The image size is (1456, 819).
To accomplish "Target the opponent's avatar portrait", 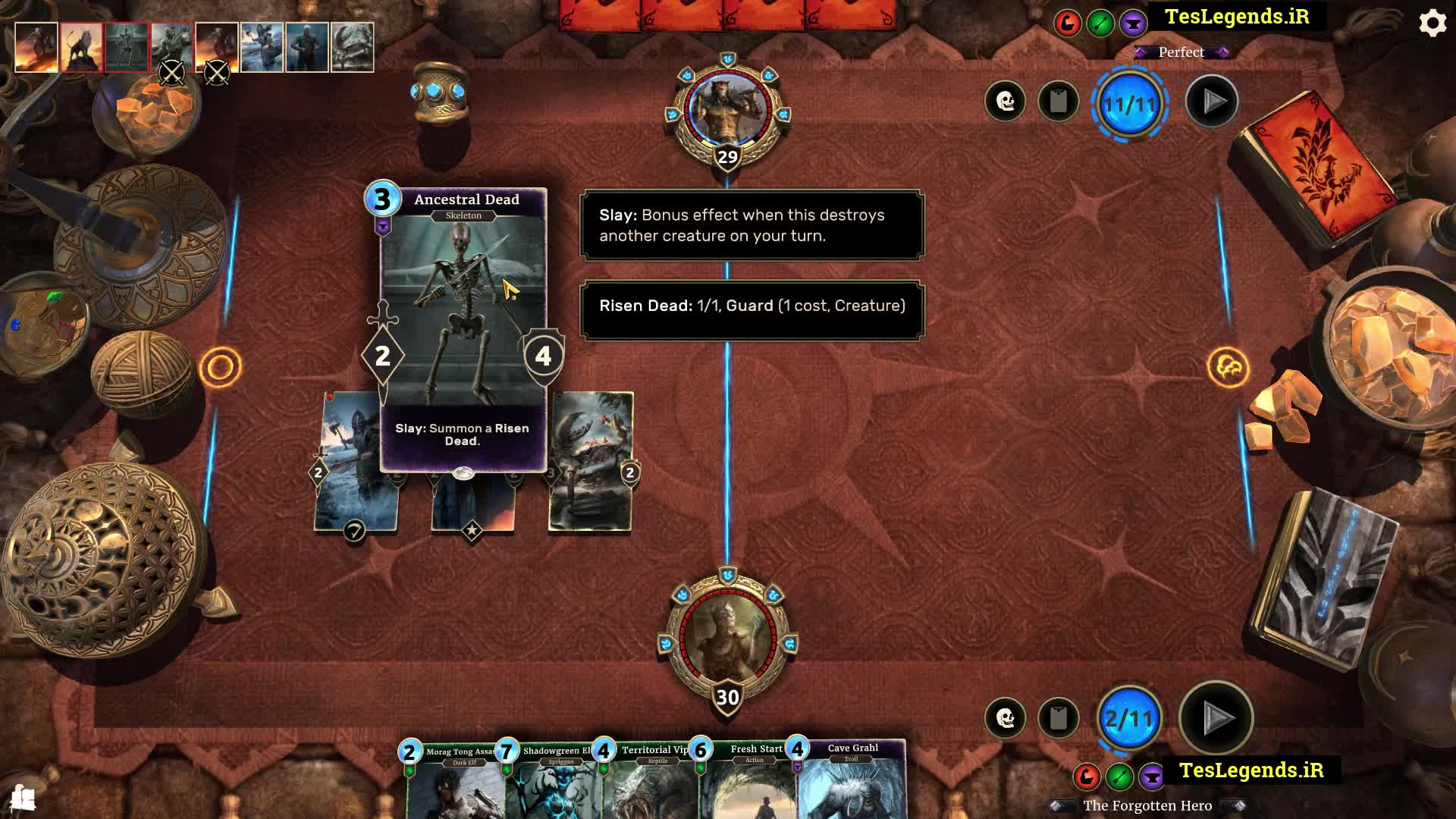I will (727, 111).
